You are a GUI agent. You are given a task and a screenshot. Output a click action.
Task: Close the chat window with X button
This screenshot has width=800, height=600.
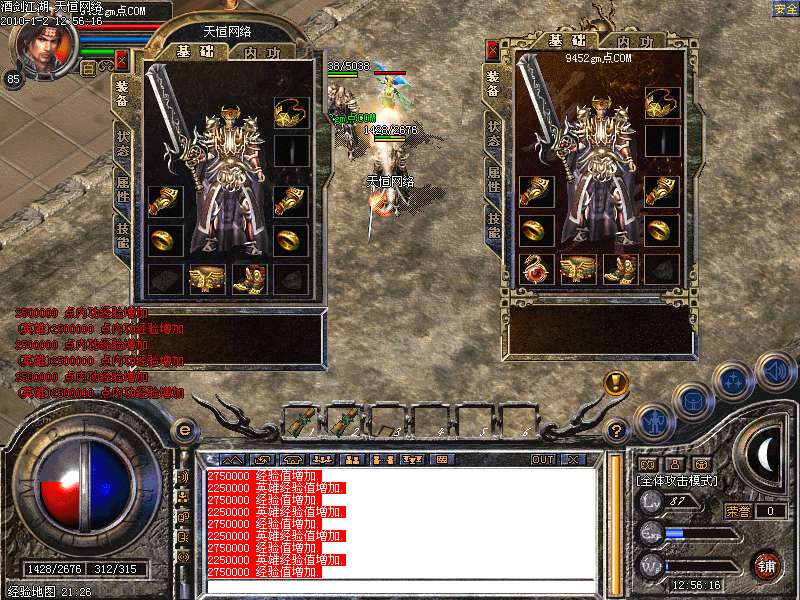[x=573, y=460]
